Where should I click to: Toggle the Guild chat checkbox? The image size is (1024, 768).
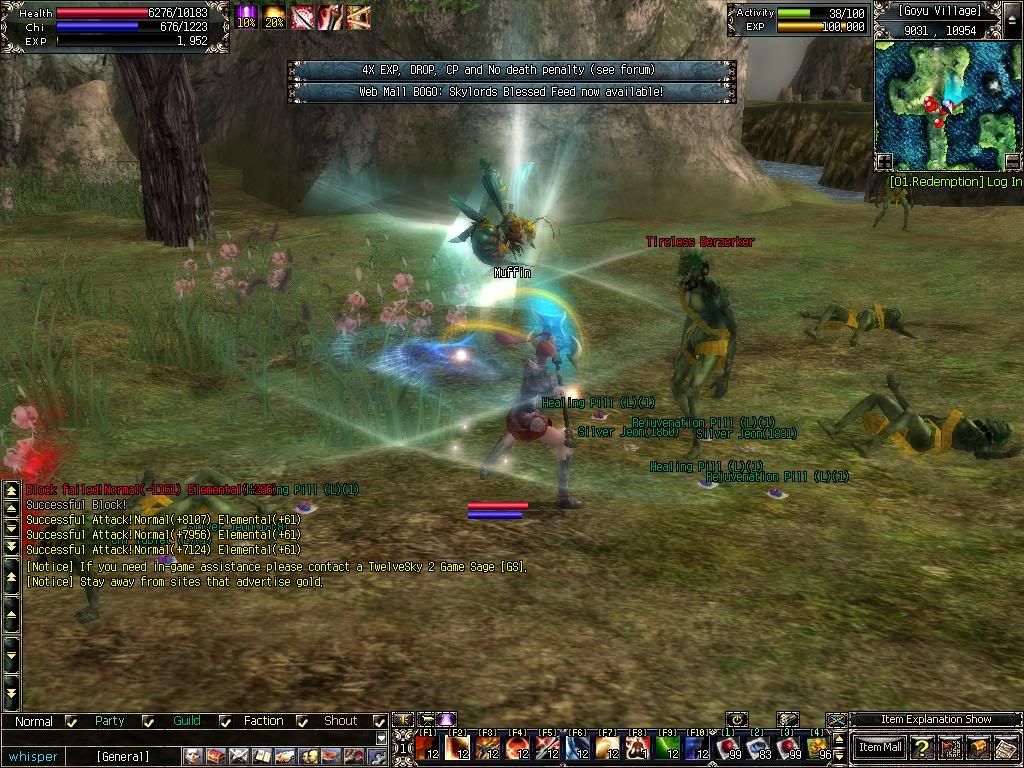[x=222, y=721]
